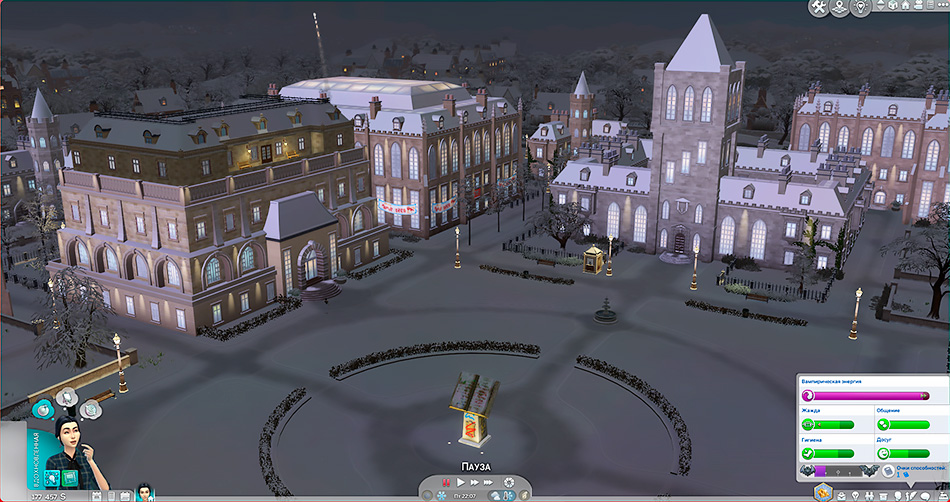Click the orange hexagon icon beside the needs tabs

823,491
